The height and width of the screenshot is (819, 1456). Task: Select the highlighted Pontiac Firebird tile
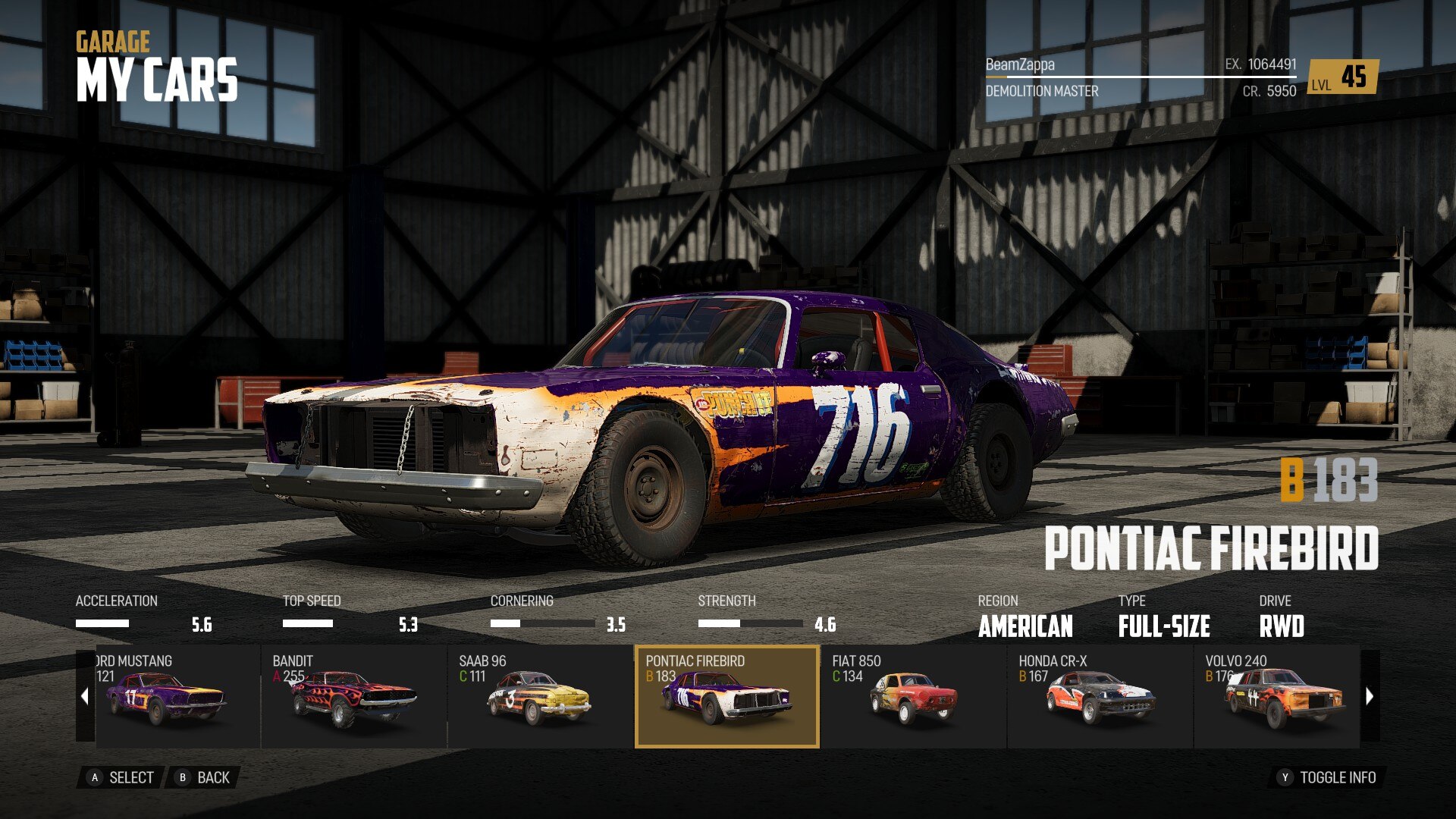tap(726, 696)
